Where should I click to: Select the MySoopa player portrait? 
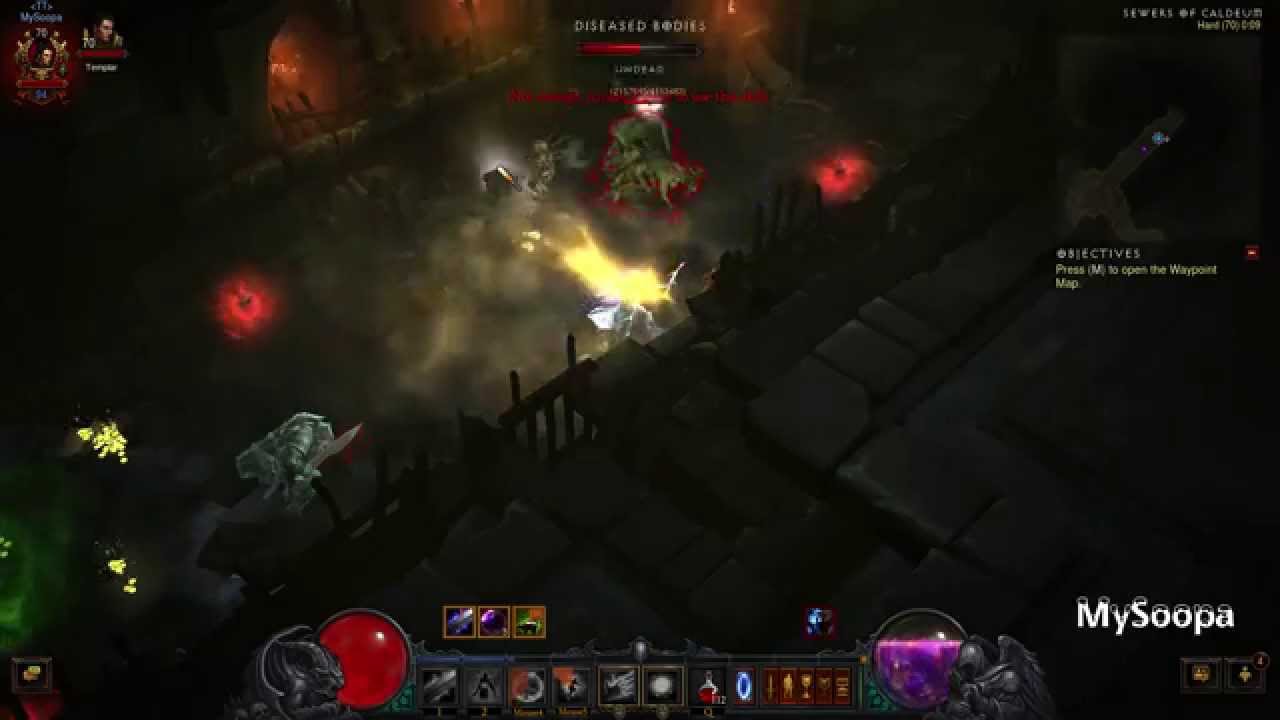[x=42, y=58]
